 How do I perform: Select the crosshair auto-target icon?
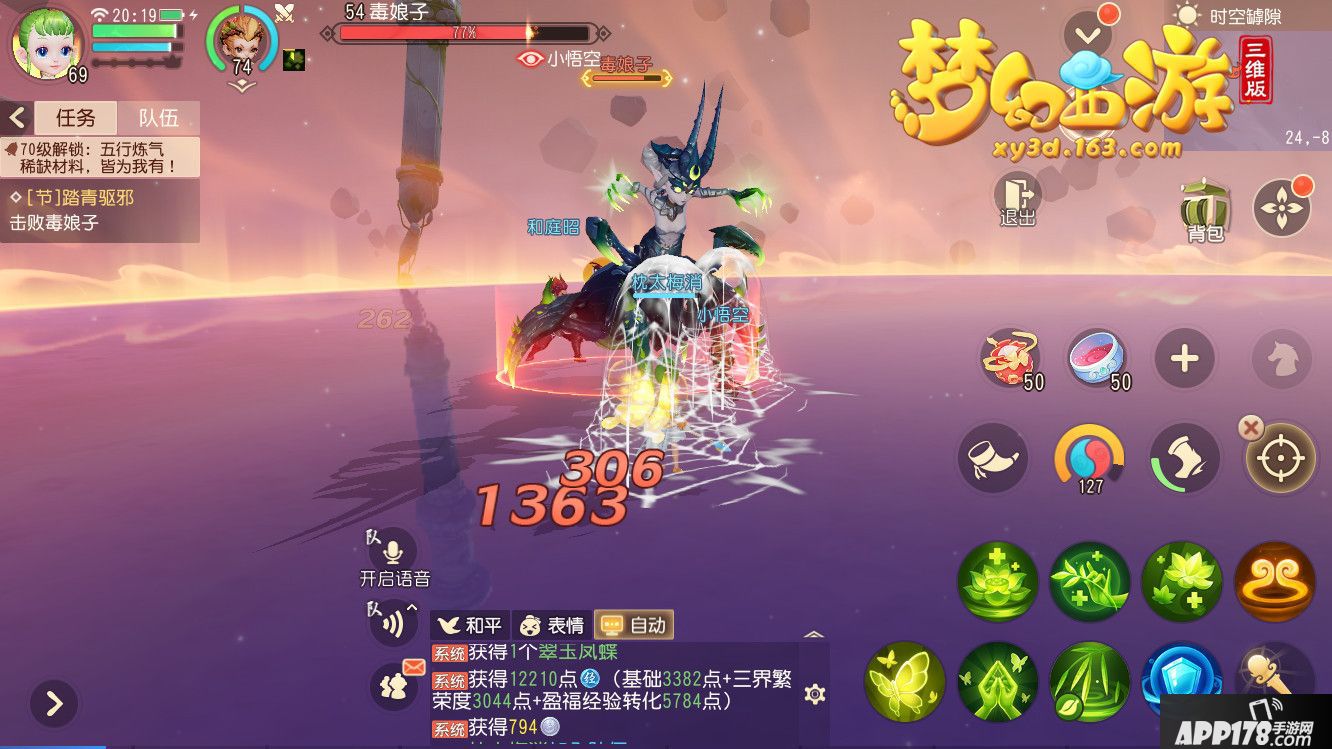pos(1281,458)
